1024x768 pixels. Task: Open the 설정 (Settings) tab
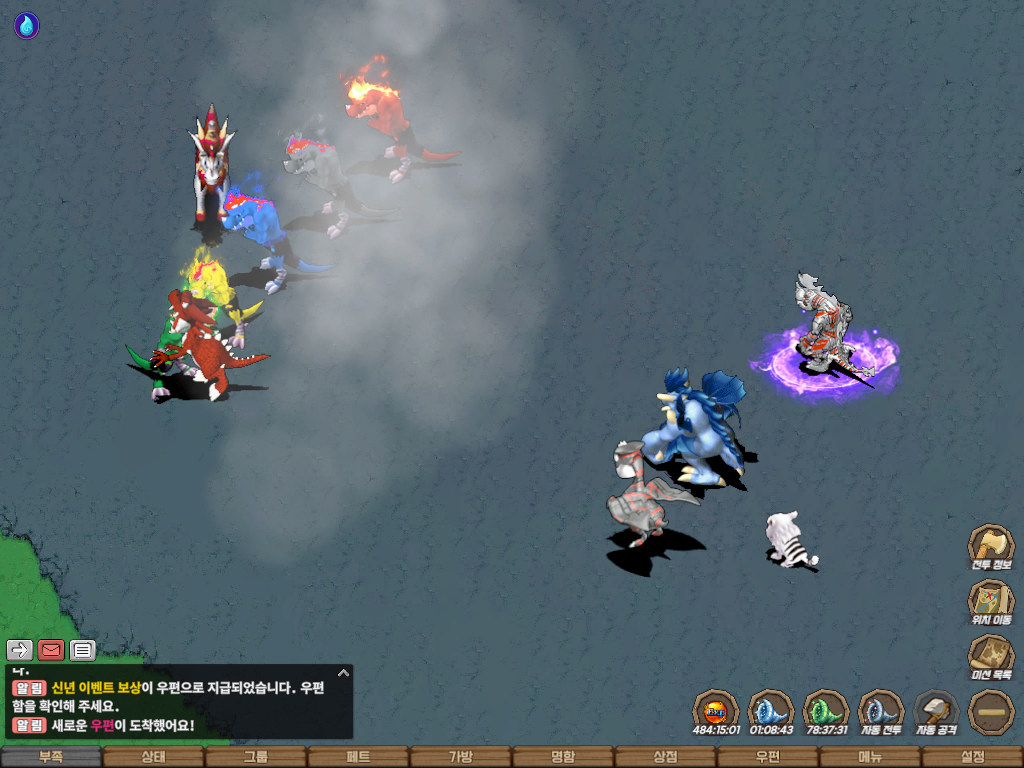tap(972, 757)
